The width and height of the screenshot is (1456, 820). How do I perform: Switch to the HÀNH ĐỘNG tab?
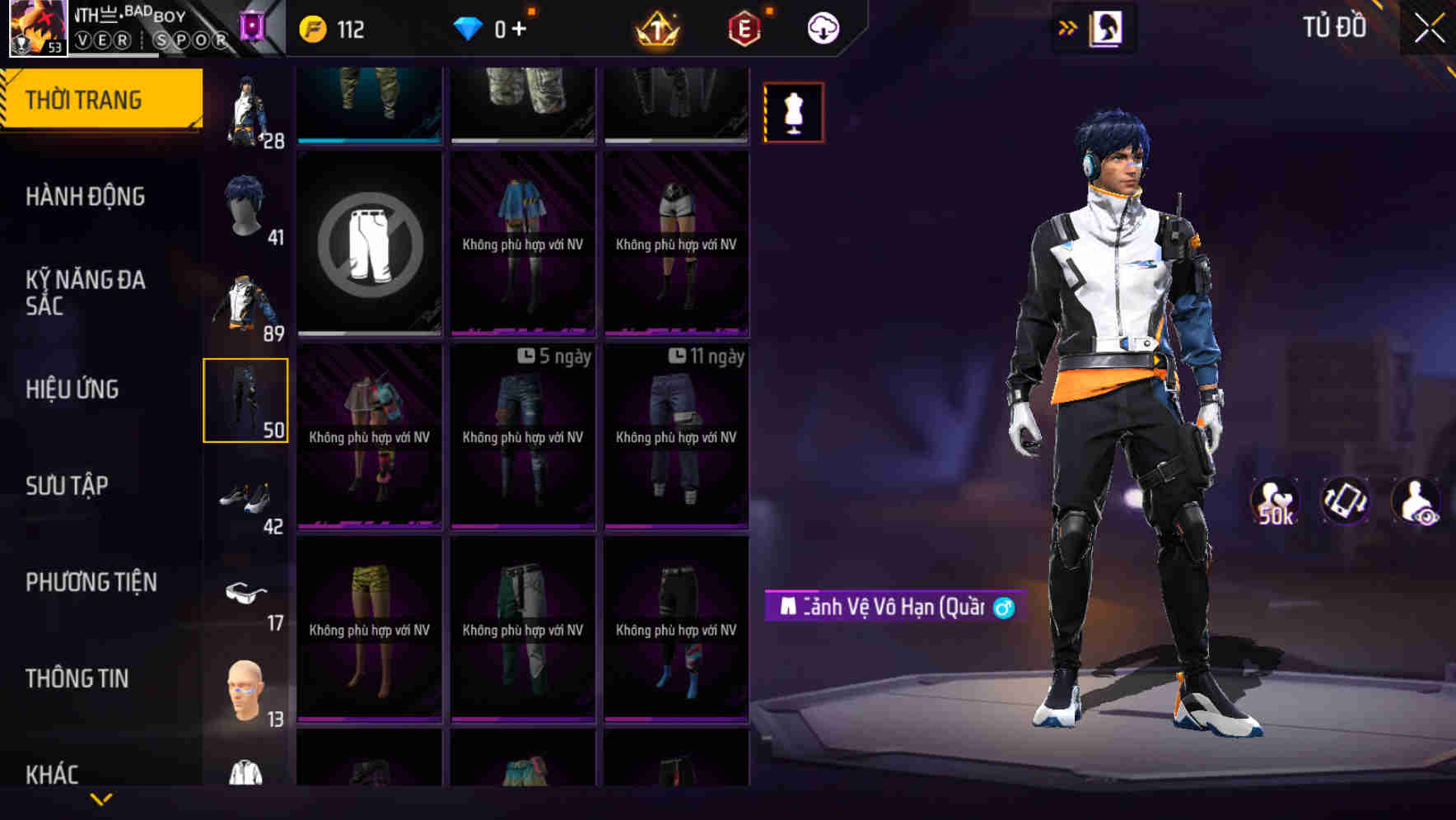88,198
